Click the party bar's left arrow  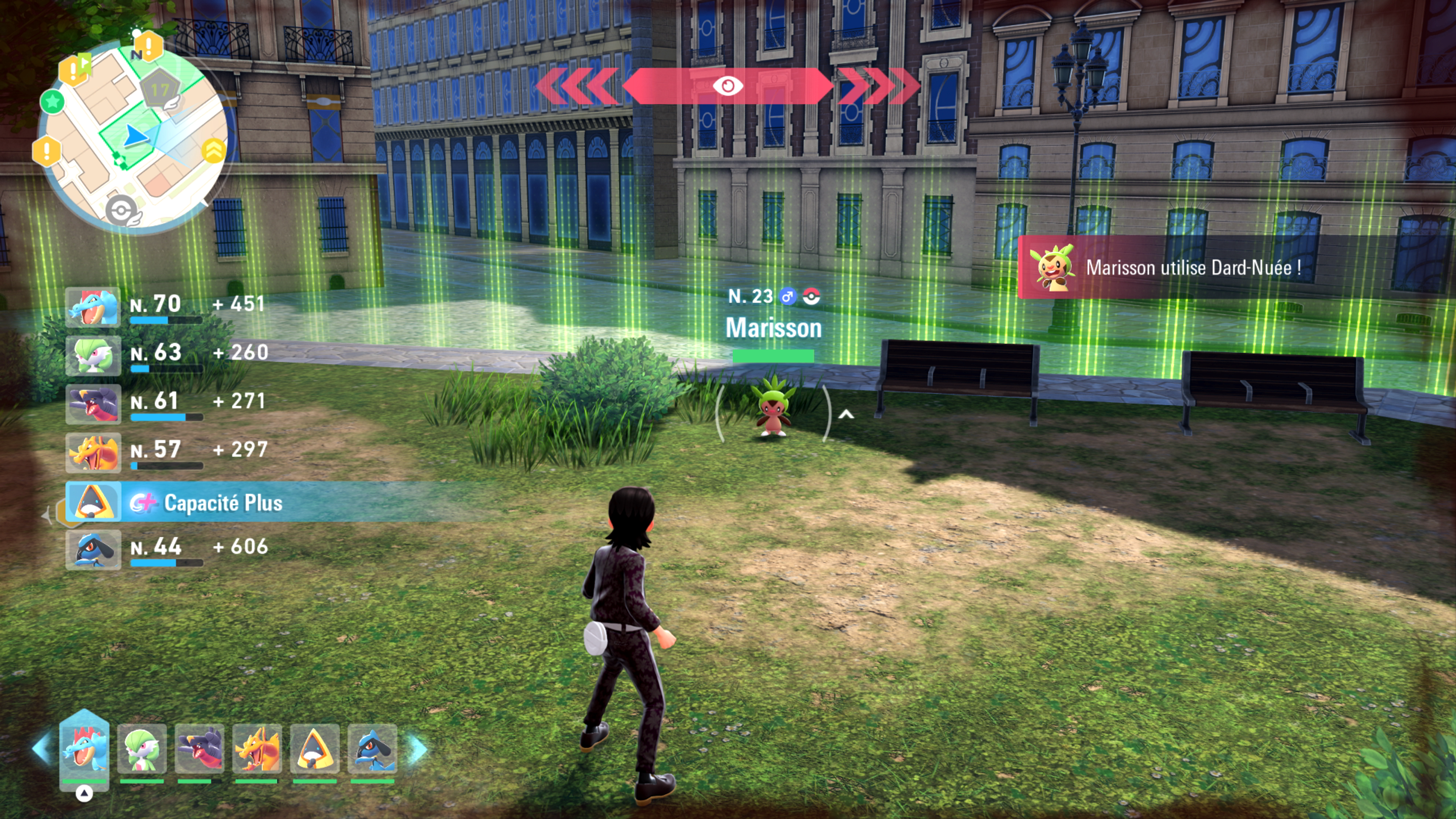(x=42, y=749)
